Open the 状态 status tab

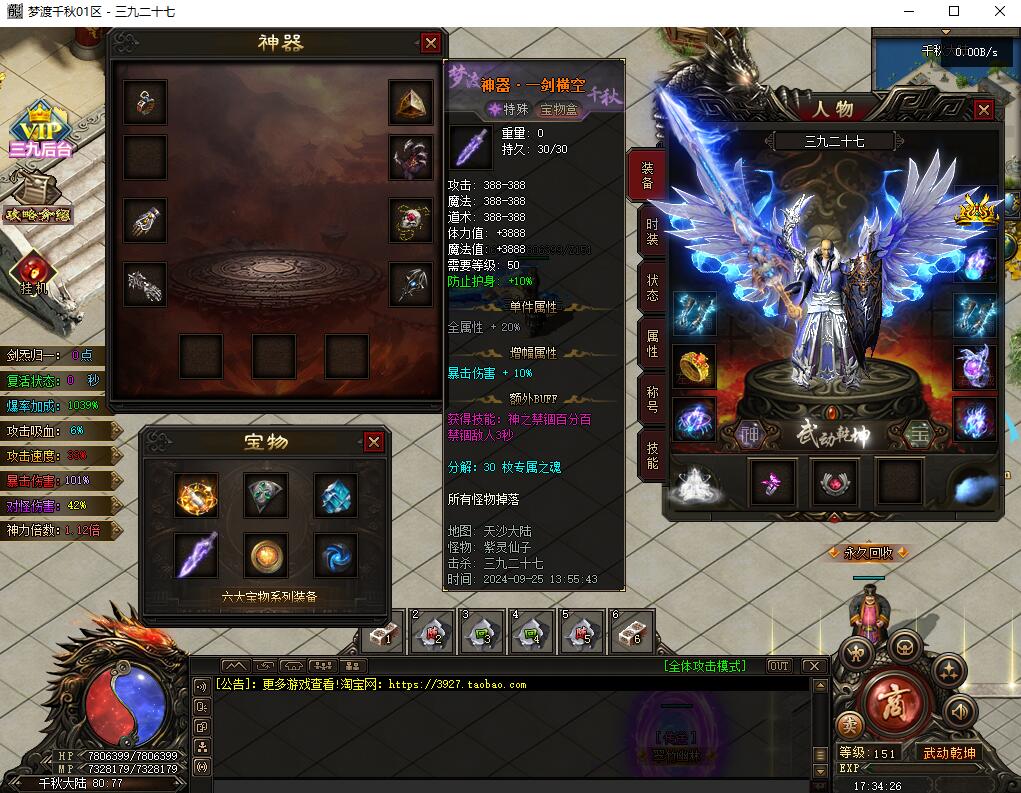pyautogui.click(x=651, y=288)
